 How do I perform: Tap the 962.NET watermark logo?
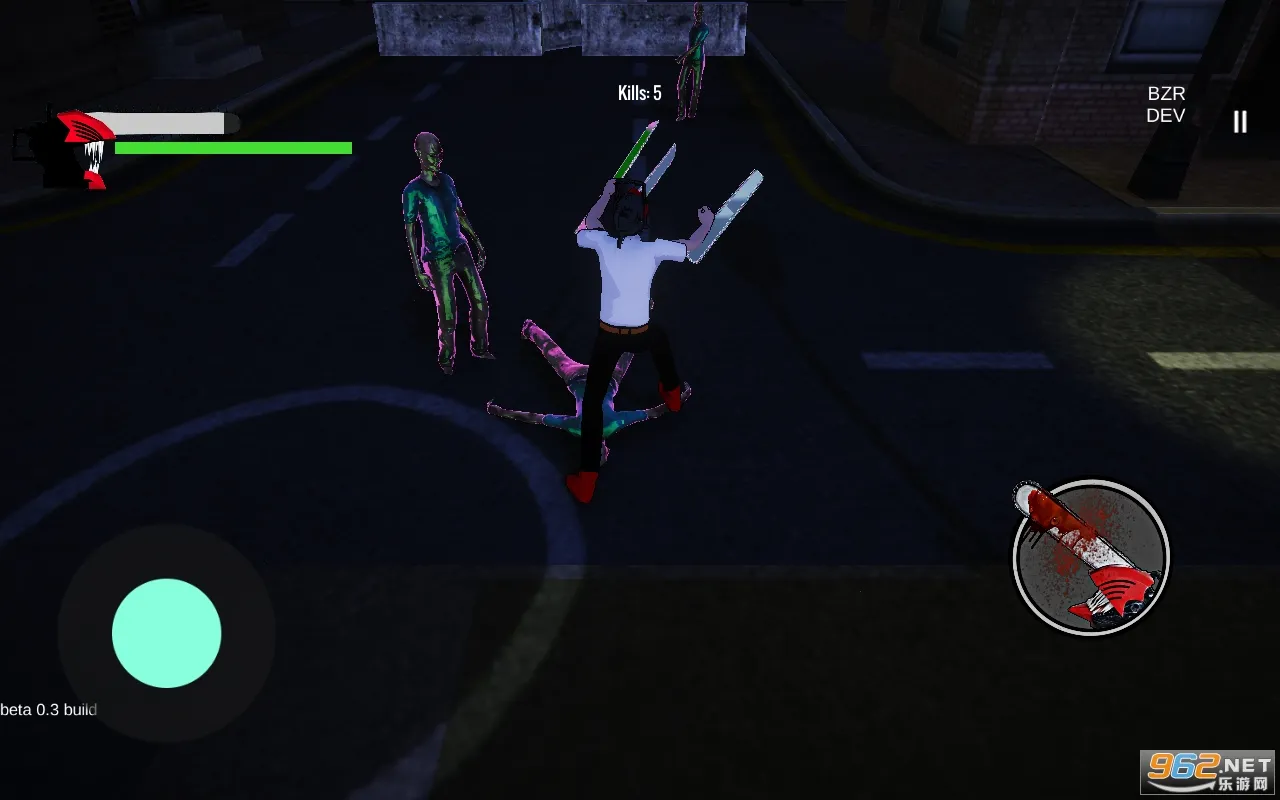[x=1205, y=763]
